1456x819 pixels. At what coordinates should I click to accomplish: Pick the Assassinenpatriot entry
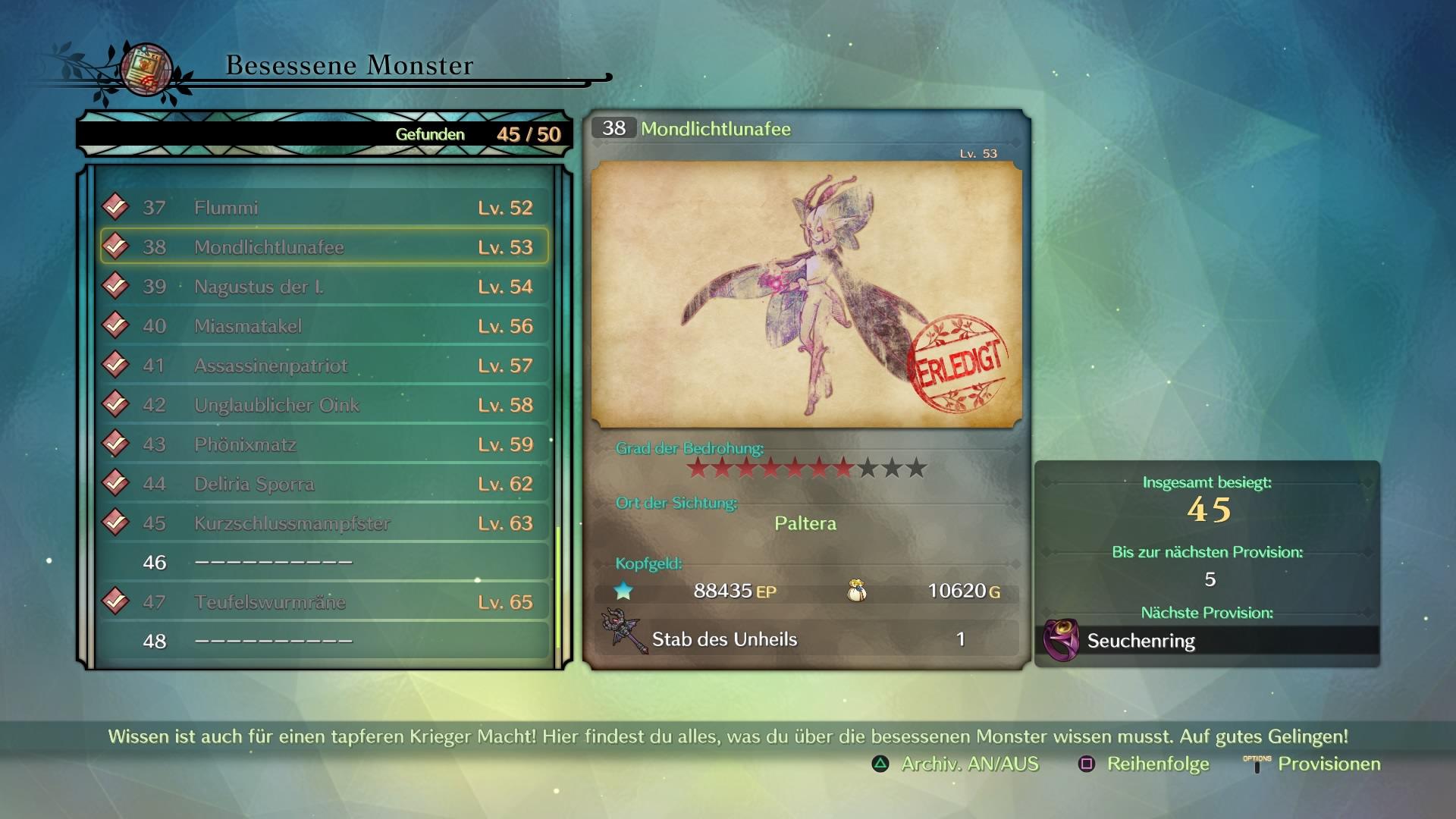coord(325,366)
